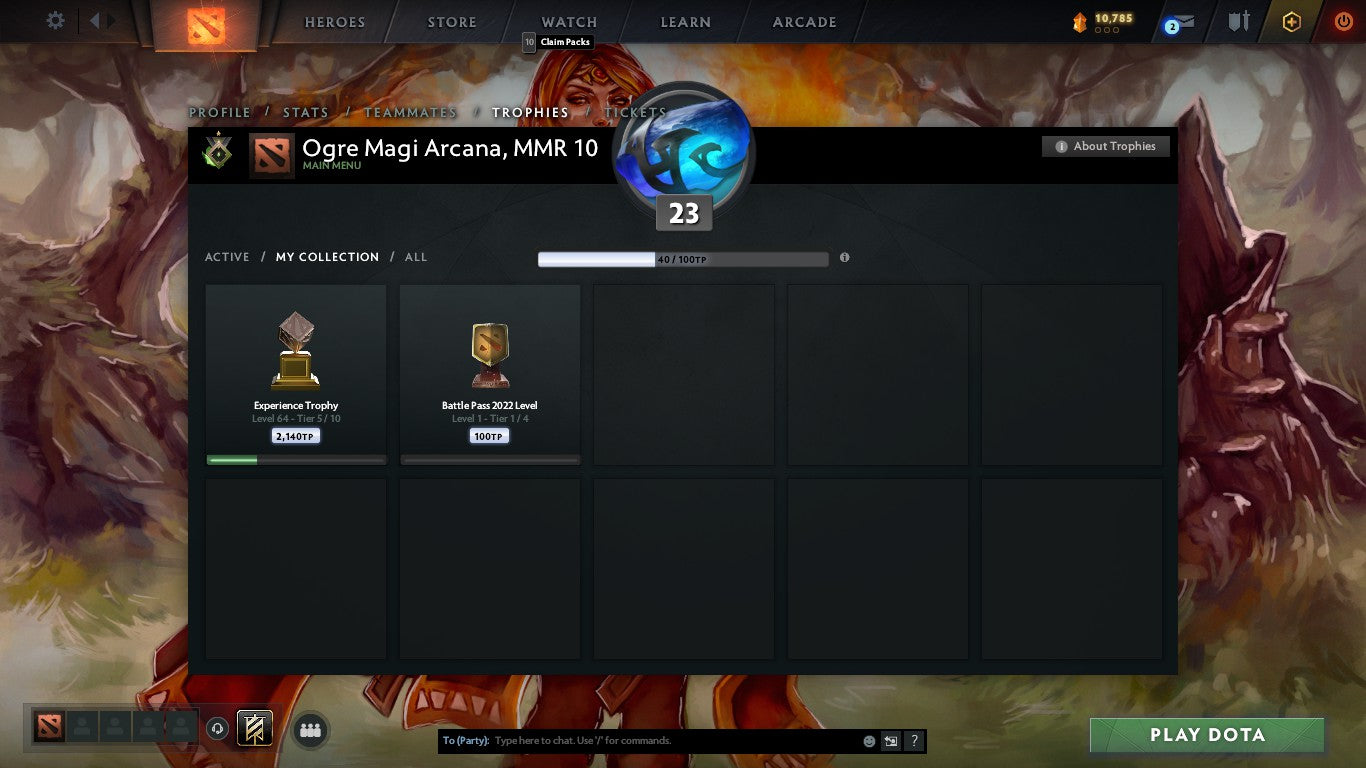Select the ALL trophies filter

point(415,257)
